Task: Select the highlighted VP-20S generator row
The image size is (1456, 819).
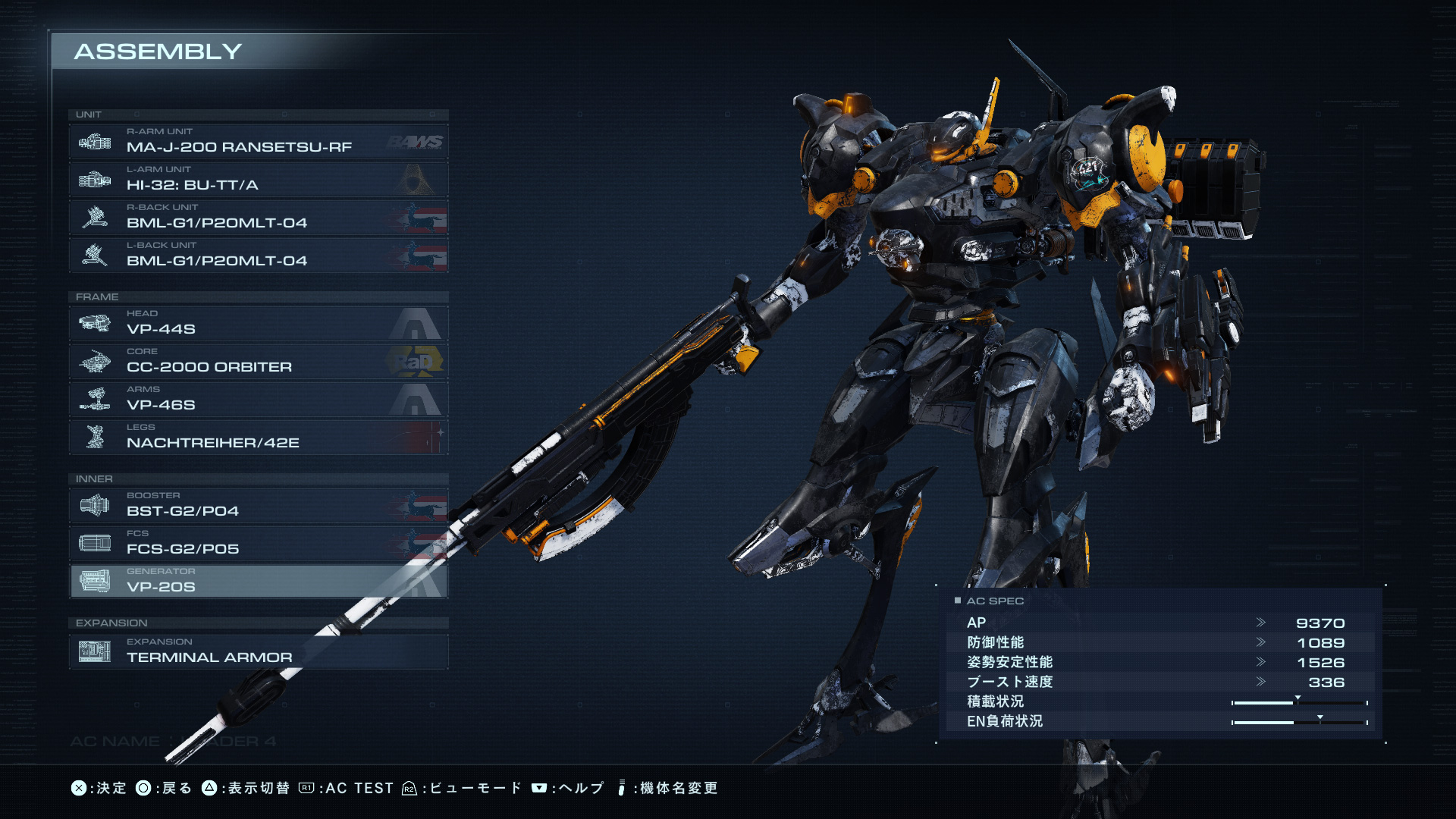Action: pos(258,582)
